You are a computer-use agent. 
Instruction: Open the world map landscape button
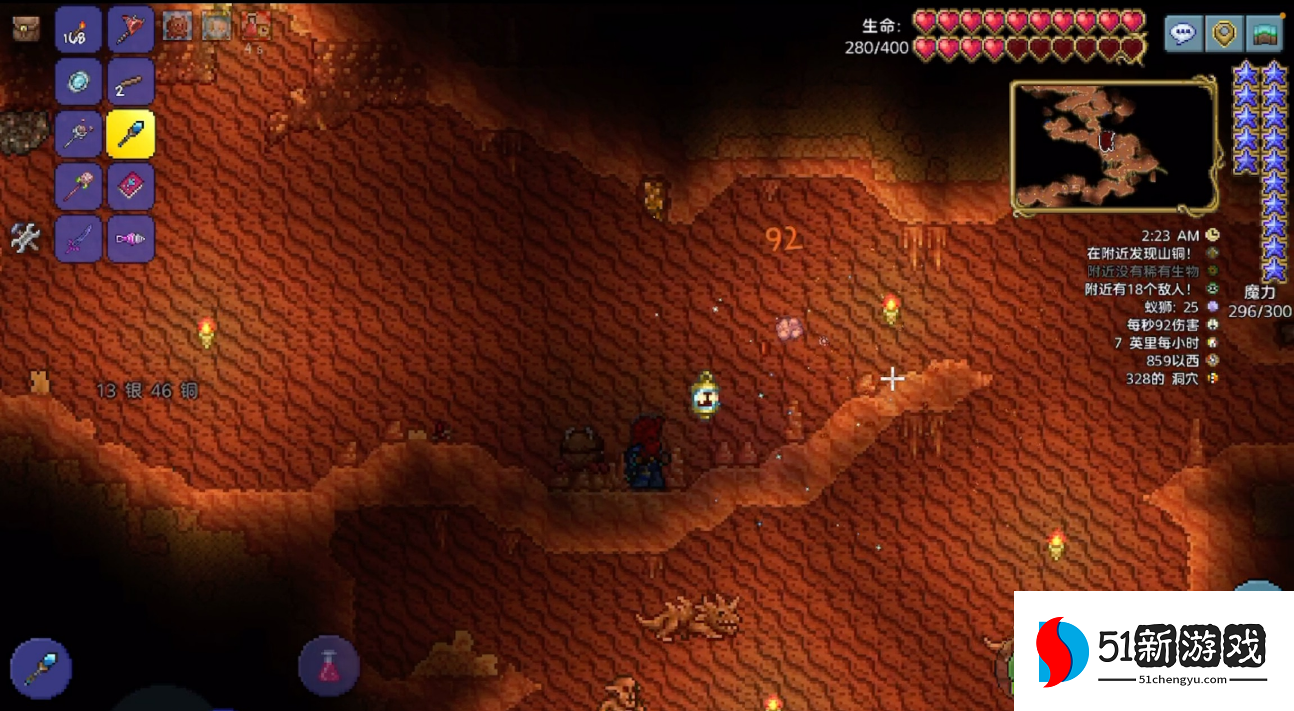(x=1265, y=33)
